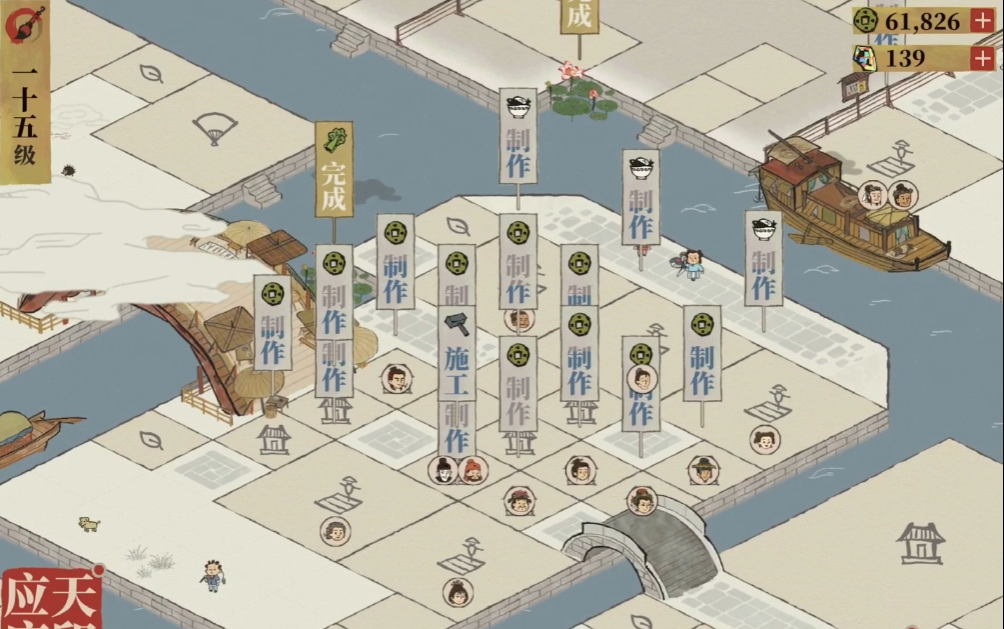Tap the plus button beside the 139 gems

[x=982, y=58]
